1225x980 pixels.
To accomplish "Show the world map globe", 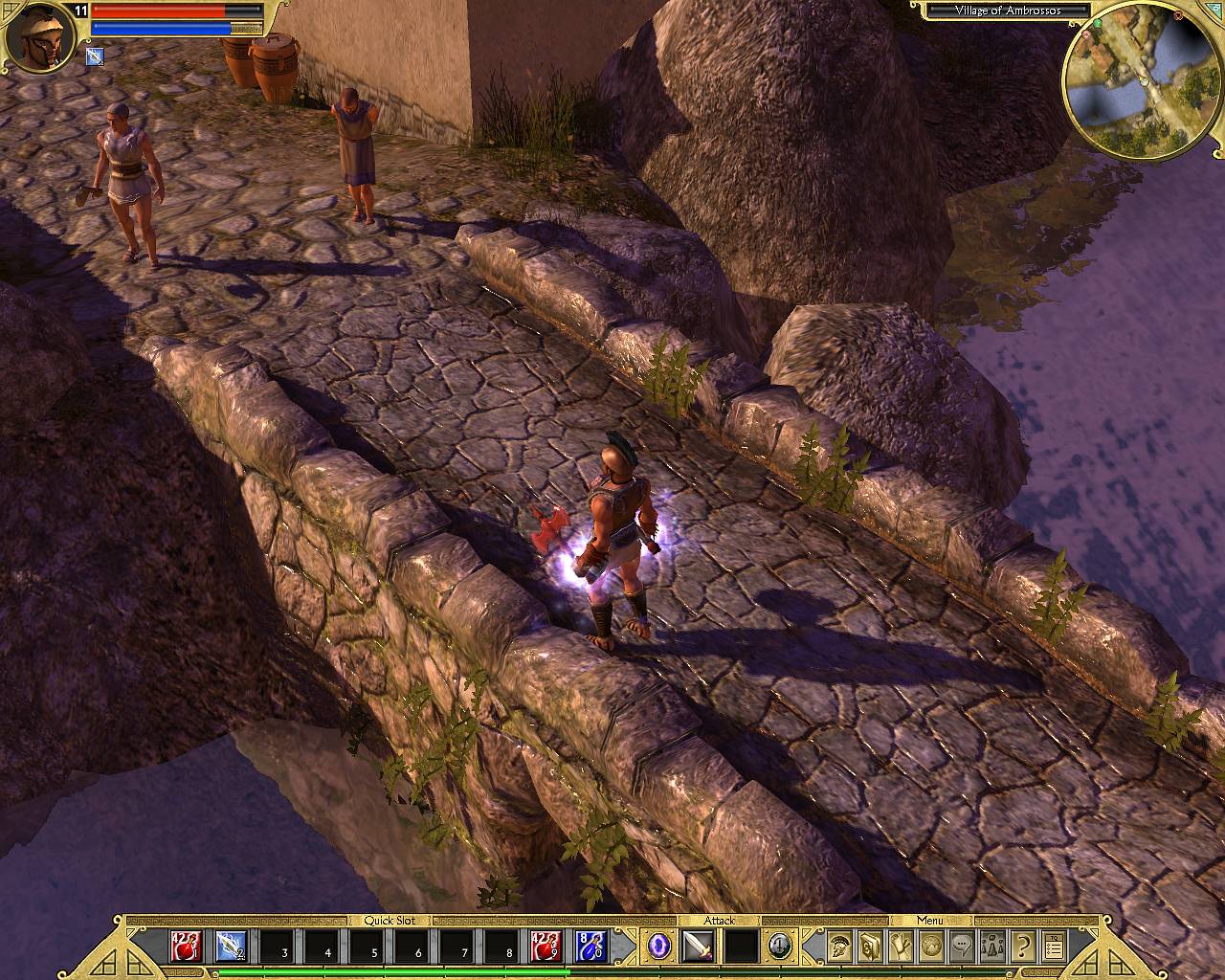I will 931,947.
